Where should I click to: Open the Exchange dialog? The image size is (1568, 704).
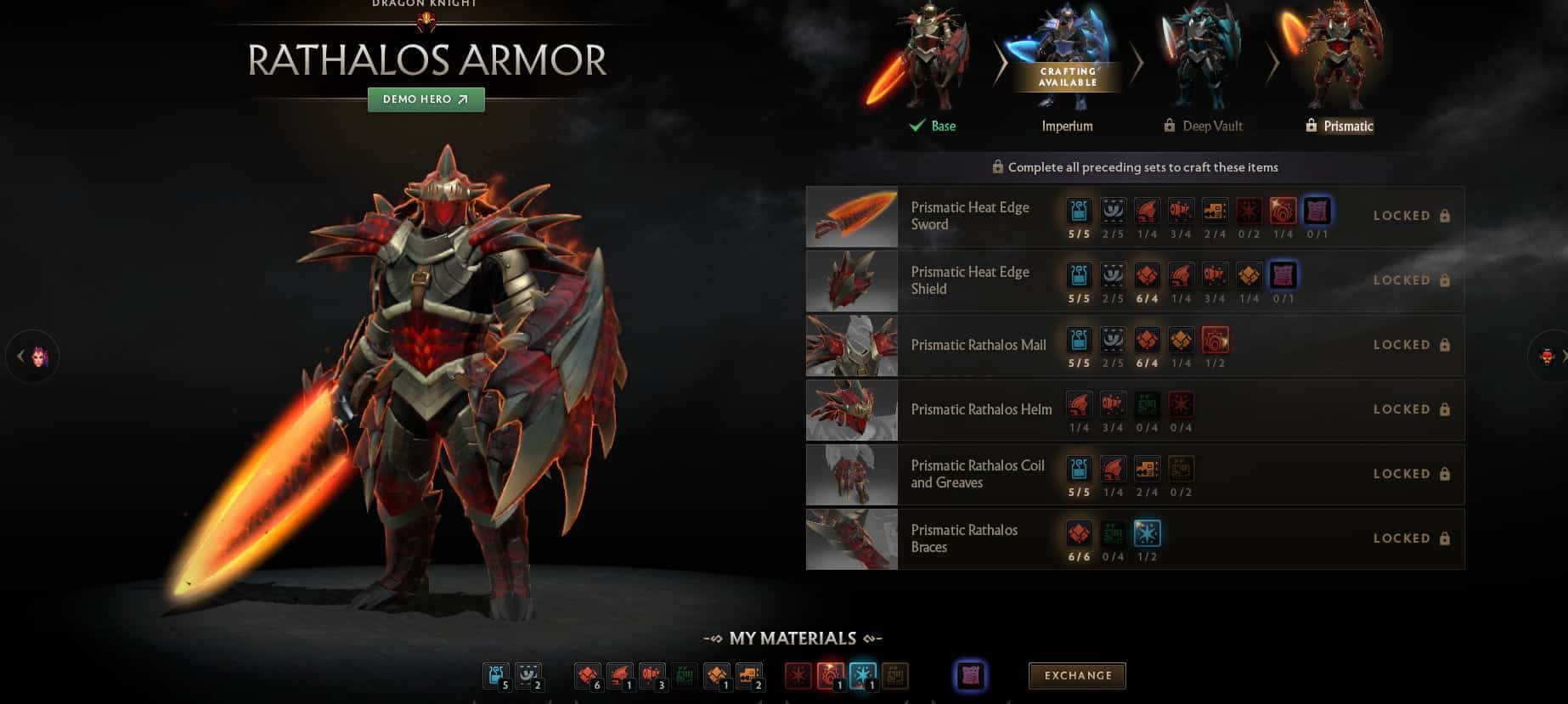coord(1076,676)
